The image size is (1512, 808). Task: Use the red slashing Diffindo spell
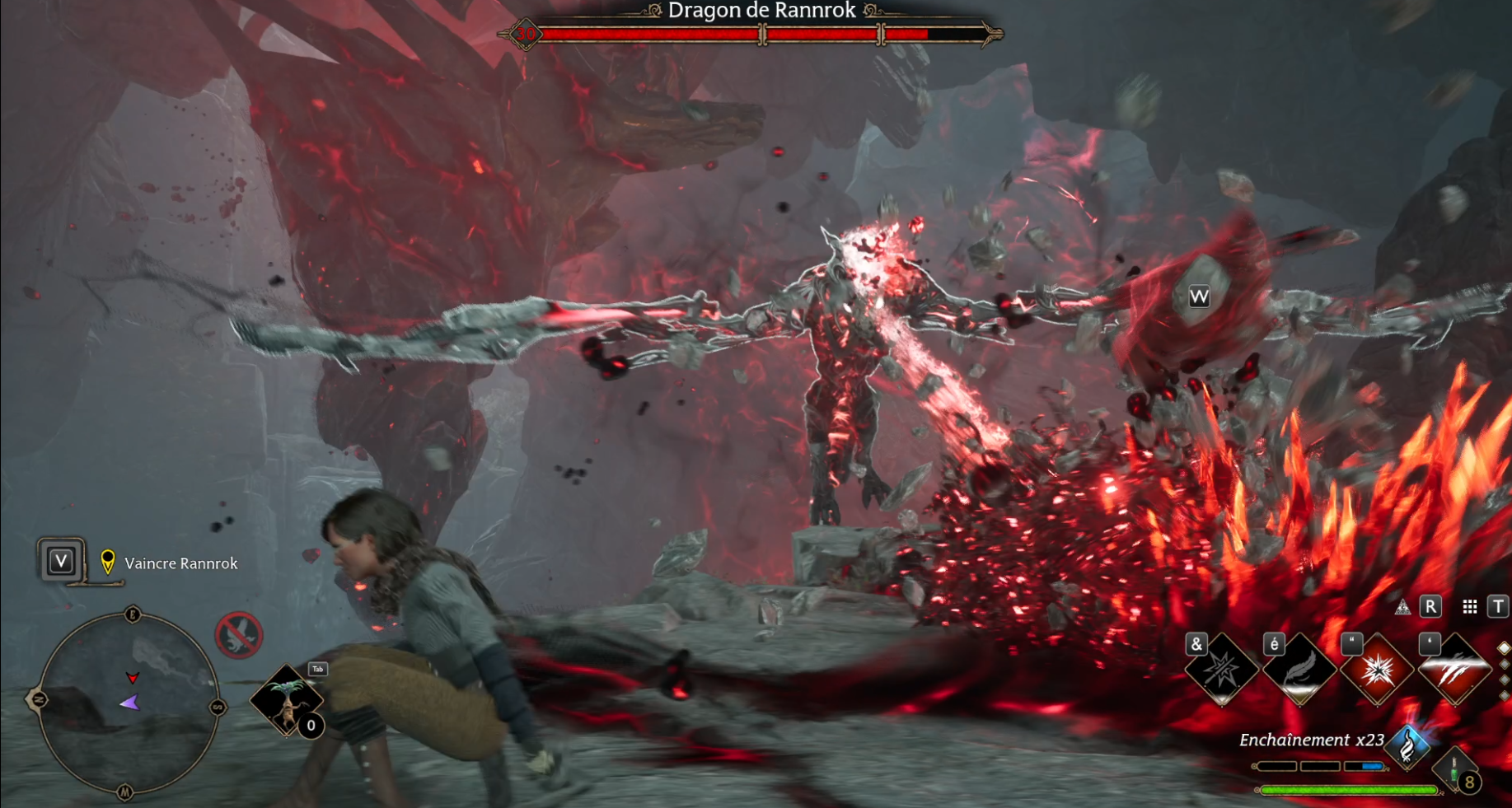(x=1454, y=670)
